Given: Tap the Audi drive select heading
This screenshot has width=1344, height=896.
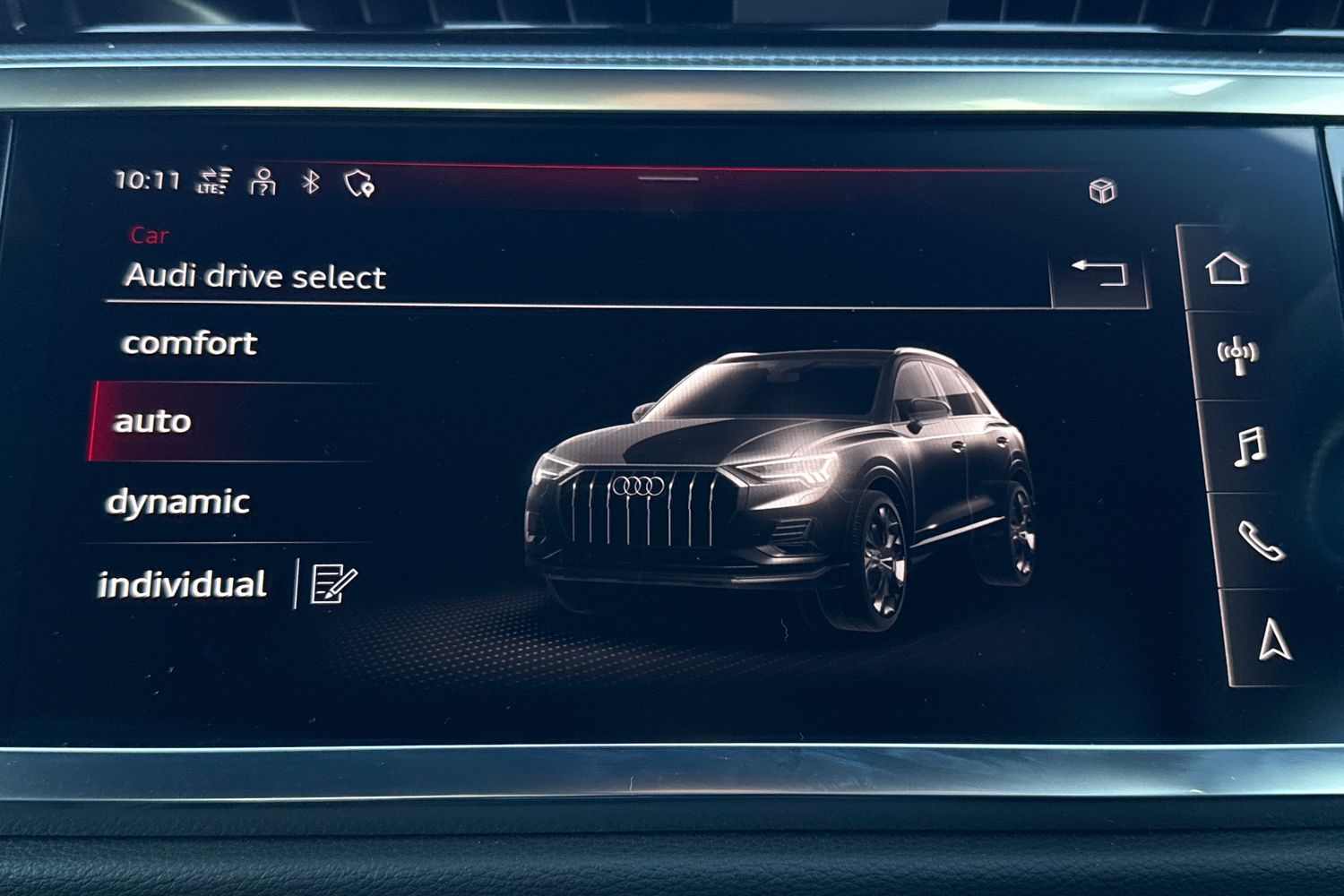Looking at the screenshot, I should pos(257,275).
